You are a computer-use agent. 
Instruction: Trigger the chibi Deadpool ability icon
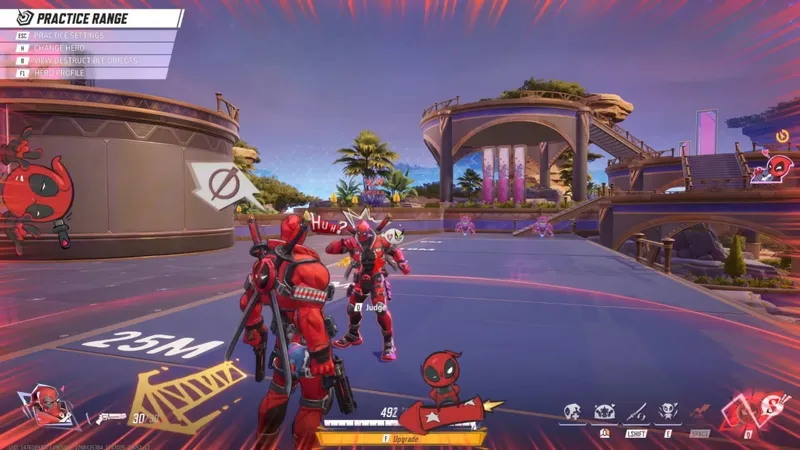[668, 412]
